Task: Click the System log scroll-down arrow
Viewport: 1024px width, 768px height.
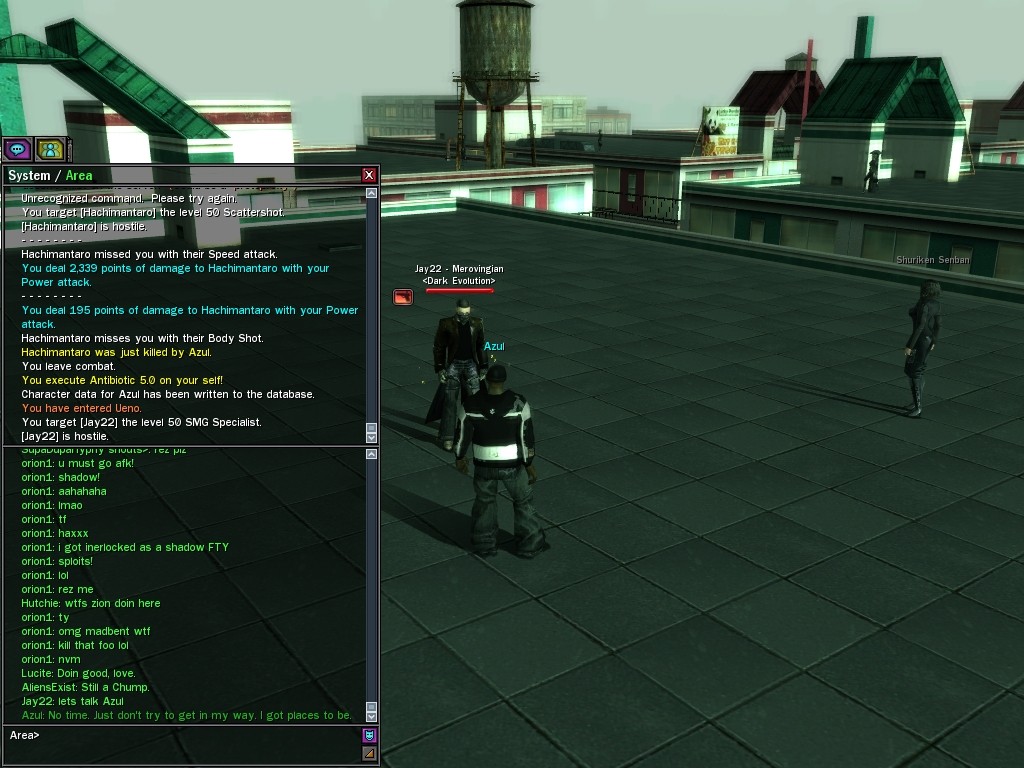Action: tap(372, 436)
